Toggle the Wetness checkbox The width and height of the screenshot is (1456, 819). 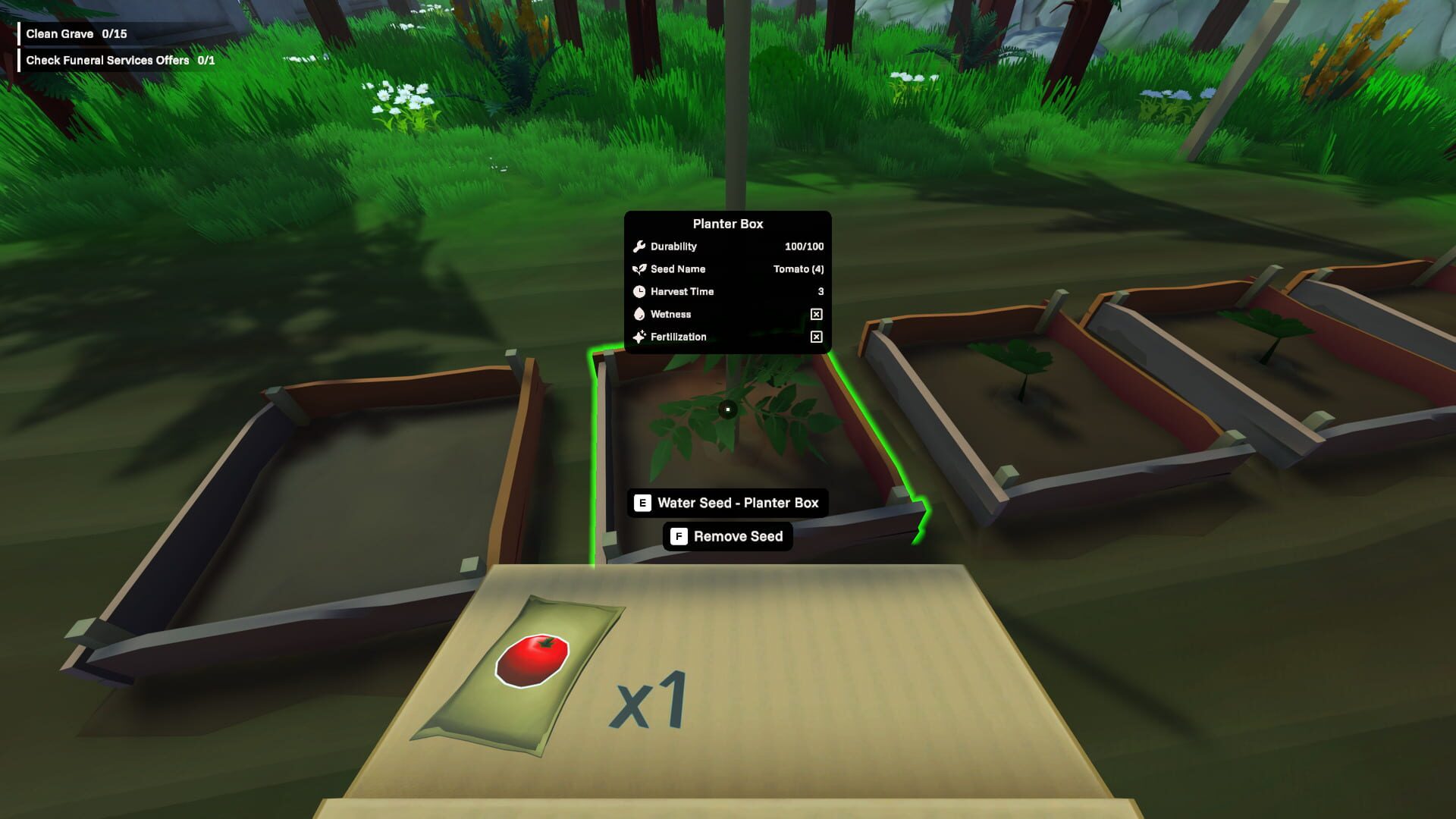point(816,313)
